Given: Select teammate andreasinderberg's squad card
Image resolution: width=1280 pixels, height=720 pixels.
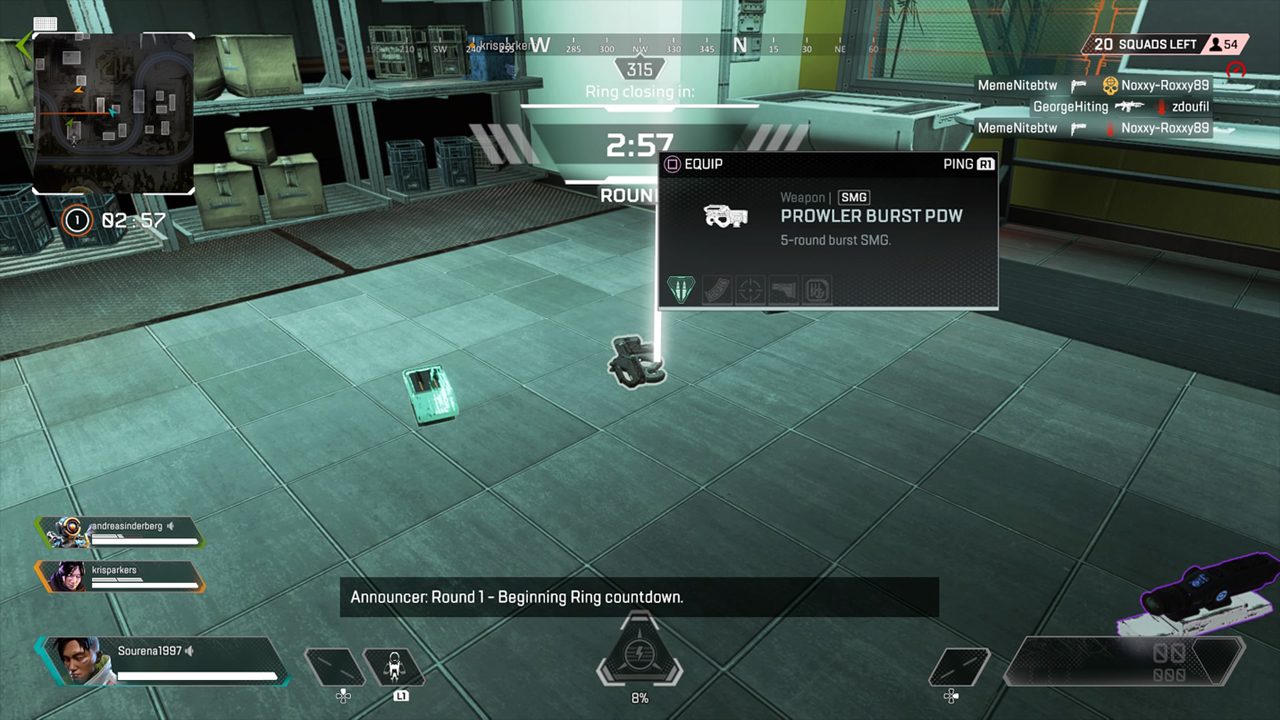Looking at the screenshot, I should tap(119, 532).
